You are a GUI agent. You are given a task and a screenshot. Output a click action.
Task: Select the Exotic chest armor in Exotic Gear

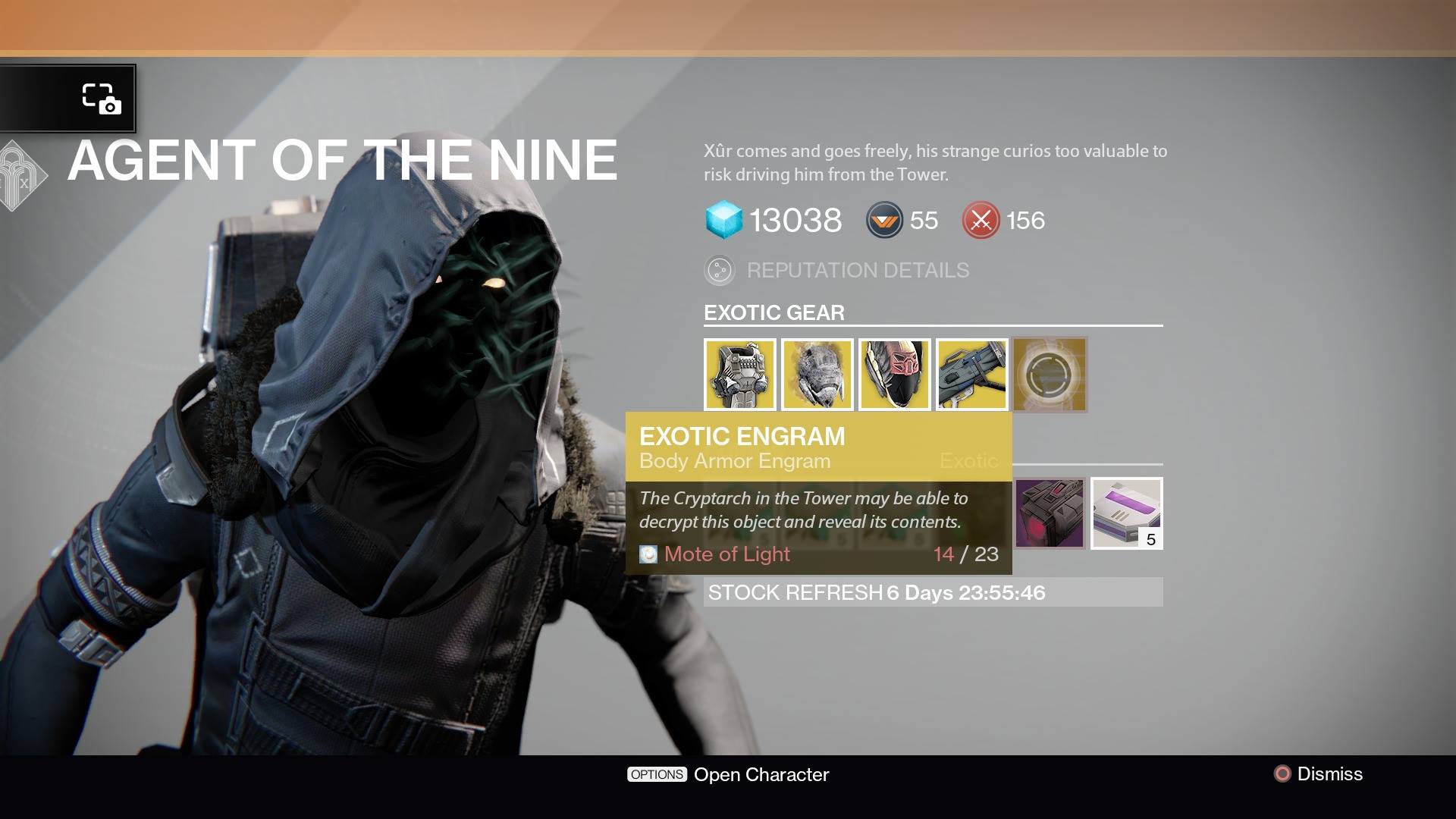[740, 374]
